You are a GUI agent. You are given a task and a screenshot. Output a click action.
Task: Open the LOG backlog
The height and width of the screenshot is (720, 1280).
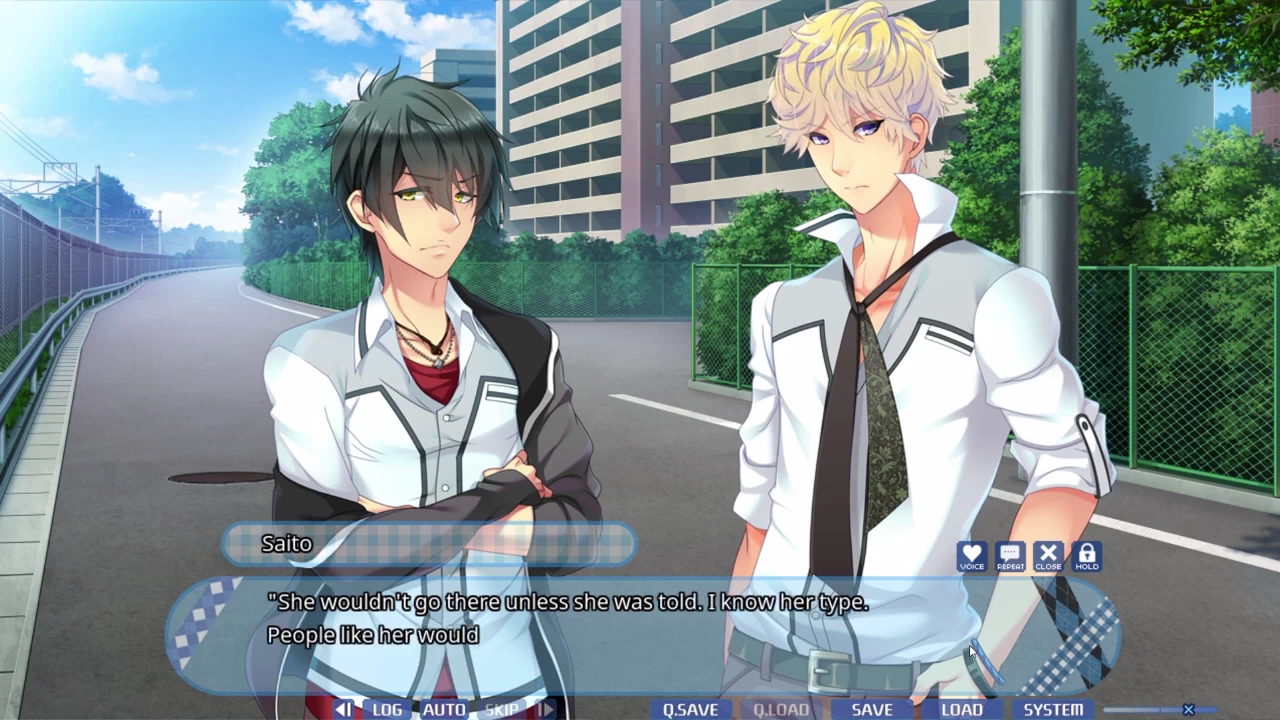click(387, 709)
